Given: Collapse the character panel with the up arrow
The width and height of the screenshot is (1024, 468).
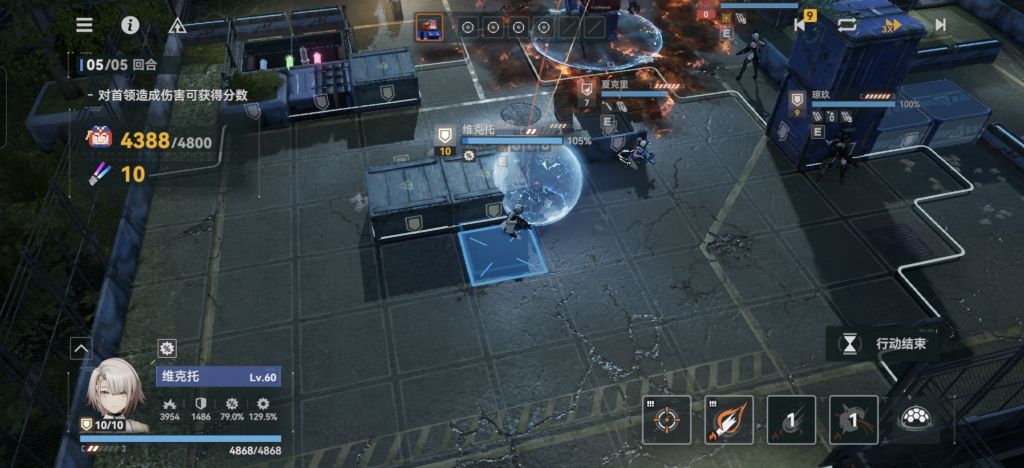Looking at the screenshot, I should tap(81, 348).
